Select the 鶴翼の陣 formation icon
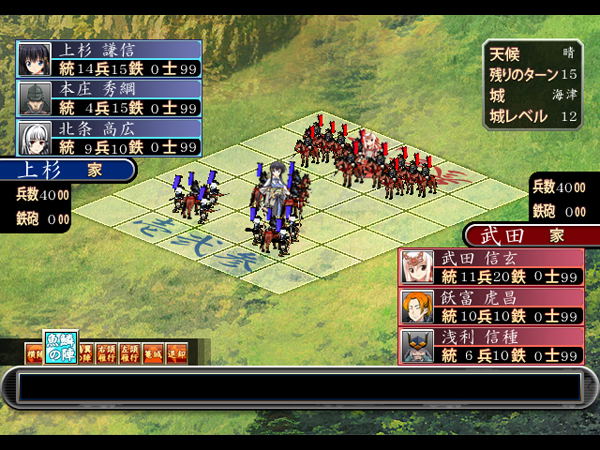 tap(86, 353)
